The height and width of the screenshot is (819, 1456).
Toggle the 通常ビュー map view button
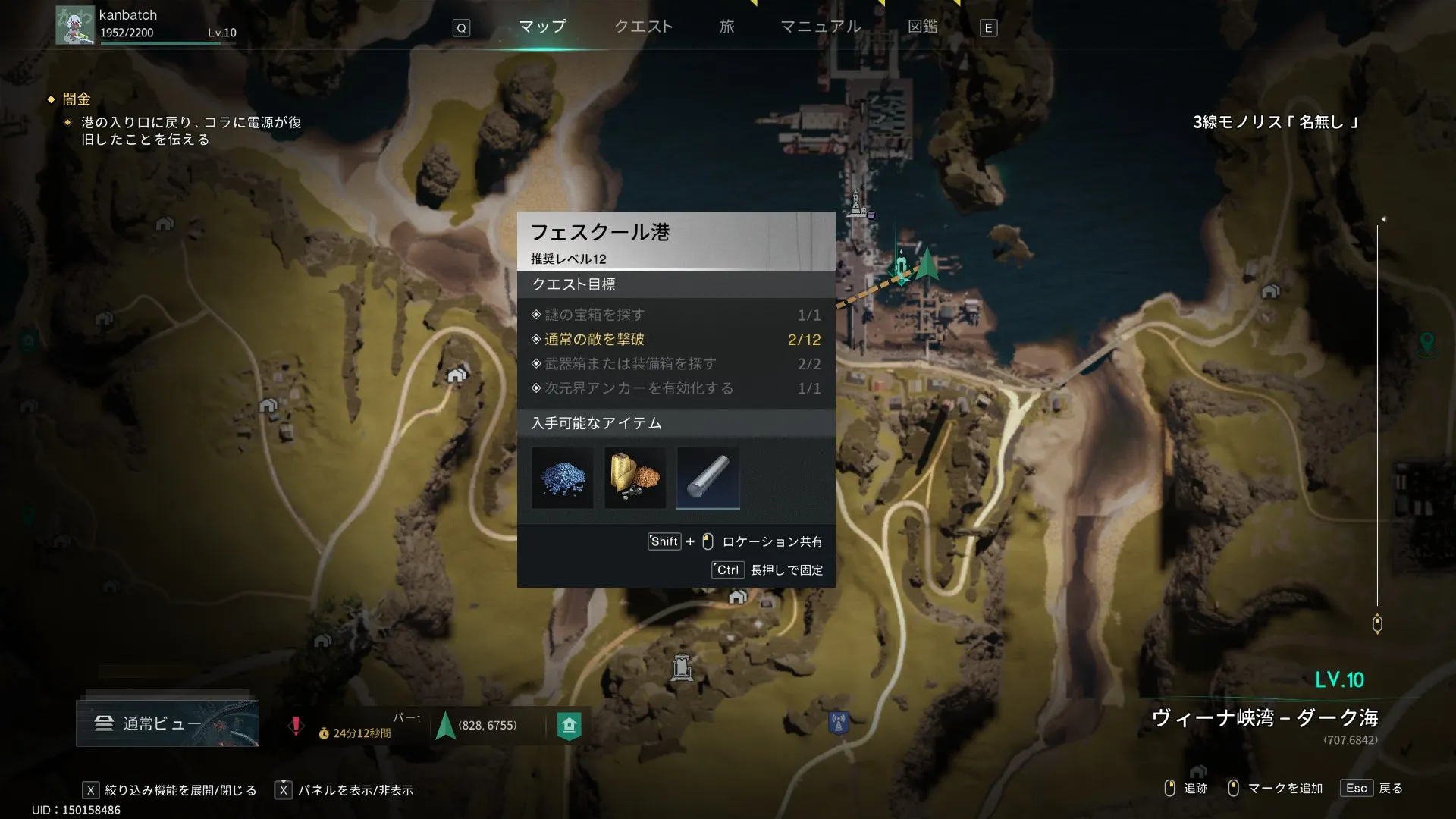coord(168,723)
